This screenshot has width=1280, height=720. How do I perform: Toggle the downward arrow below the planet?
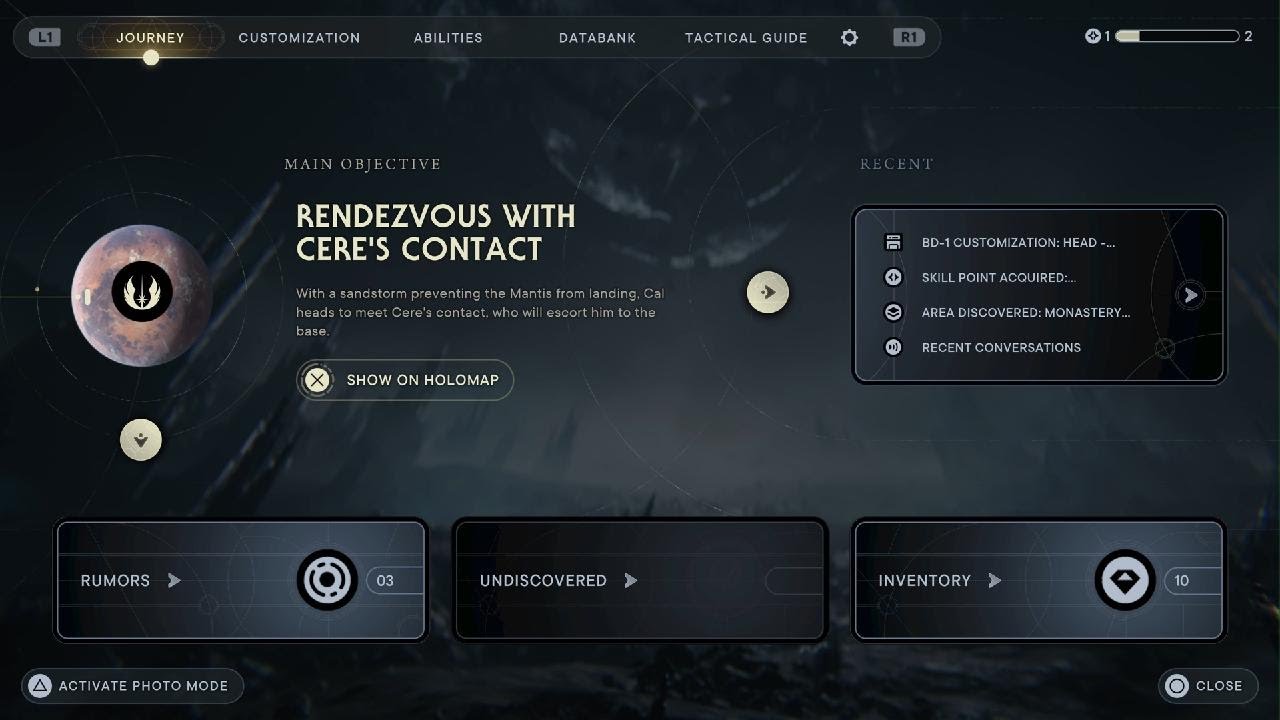141,439
